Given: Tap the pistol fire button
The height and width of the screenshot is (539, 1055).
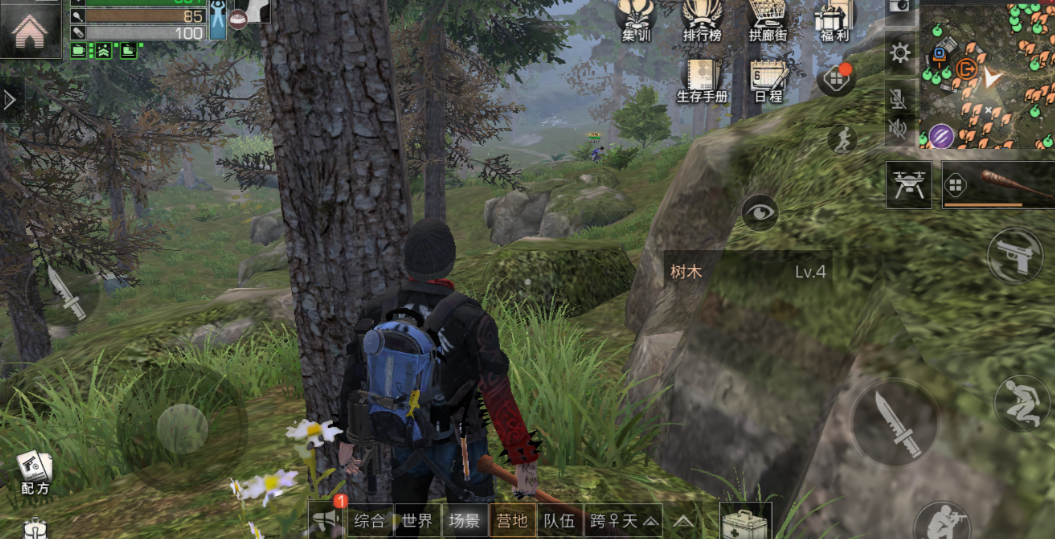Looking at the screenshot, I should (x=1014, y=256).
